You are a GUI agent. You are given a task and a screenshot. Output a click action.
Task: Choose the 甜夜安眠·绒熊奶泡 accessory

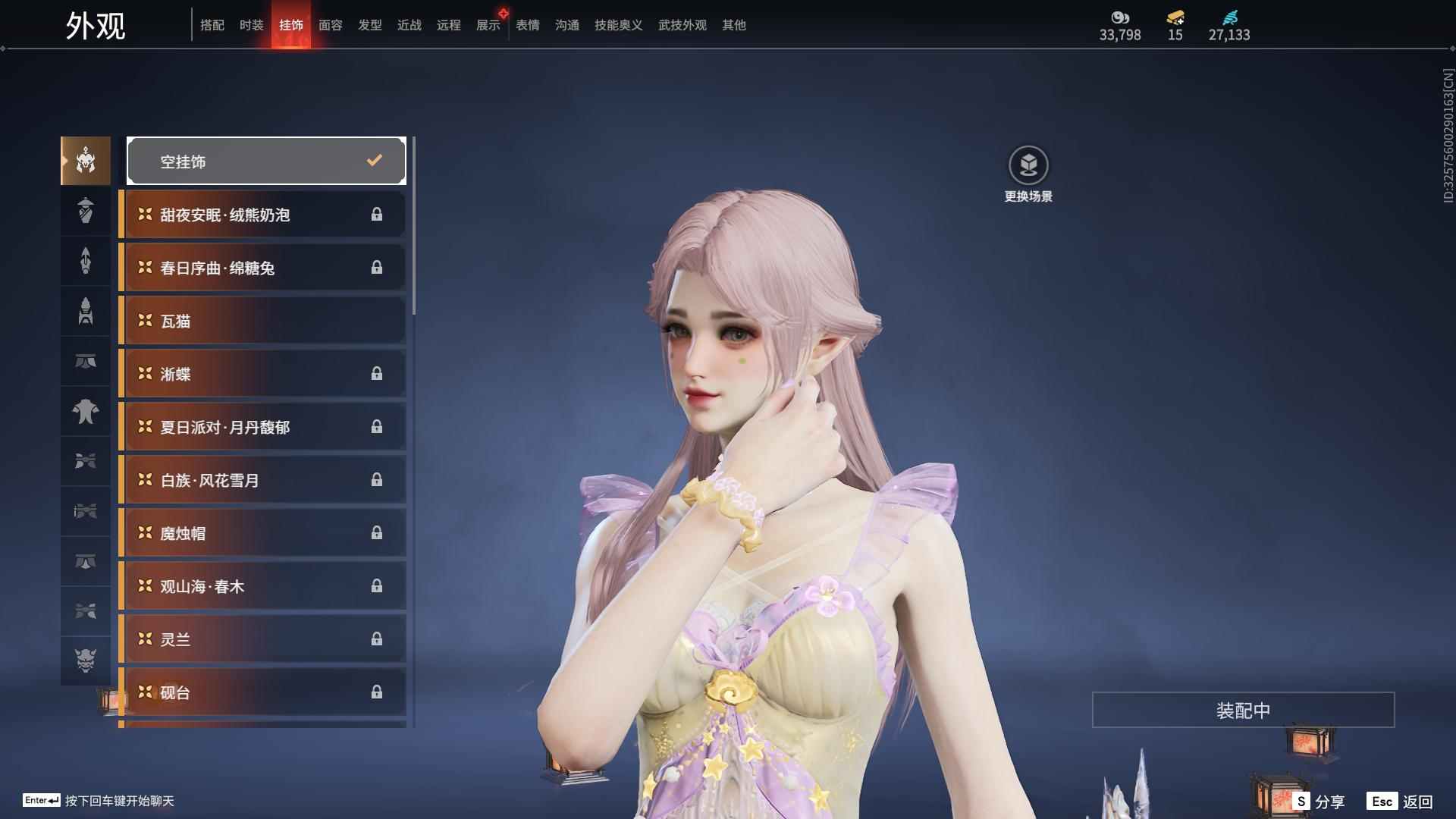(x=262, y=215)
